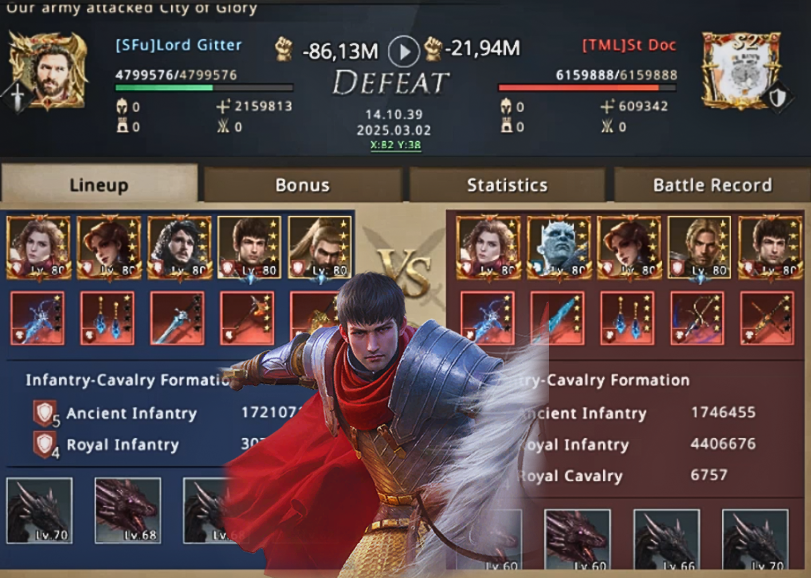View Lord Gitter's player avatar
811x578 pixels.
47,70
